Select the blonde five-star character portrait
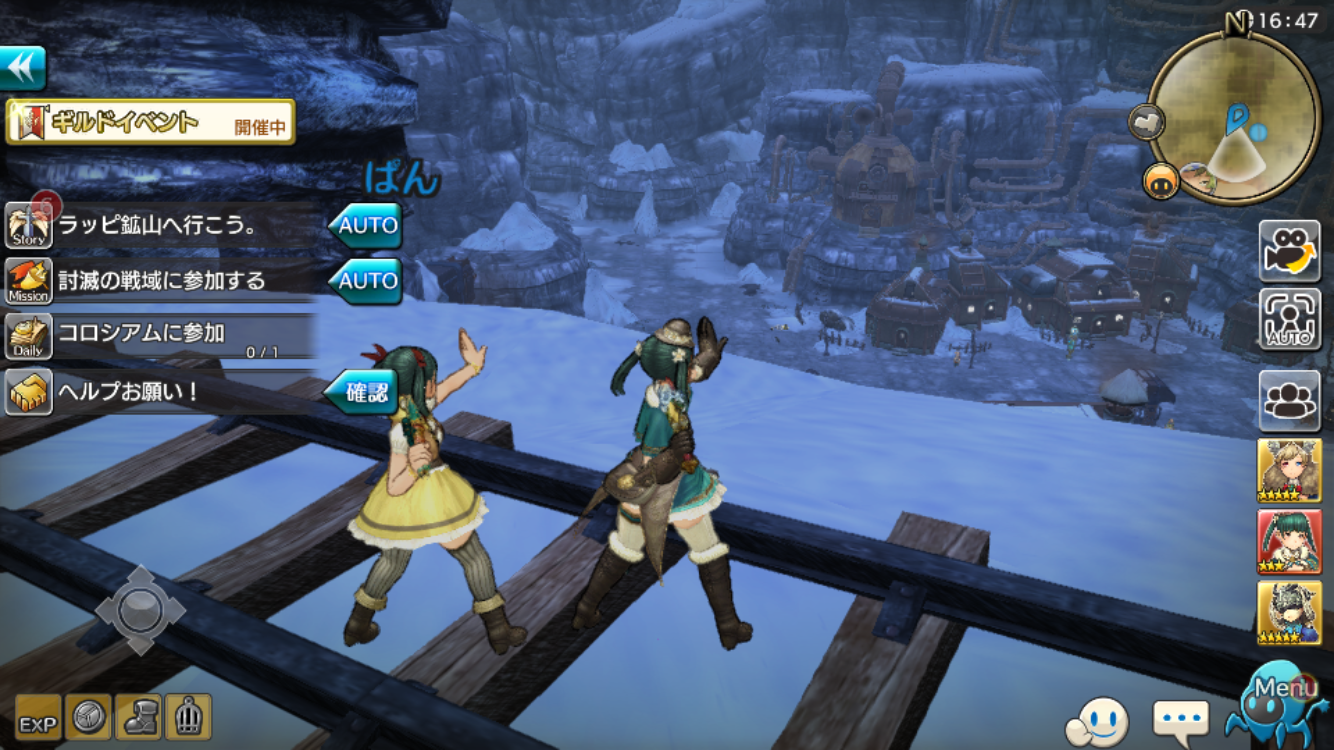The height and width of the screenshot is (750, 1334). point(1289,470)
